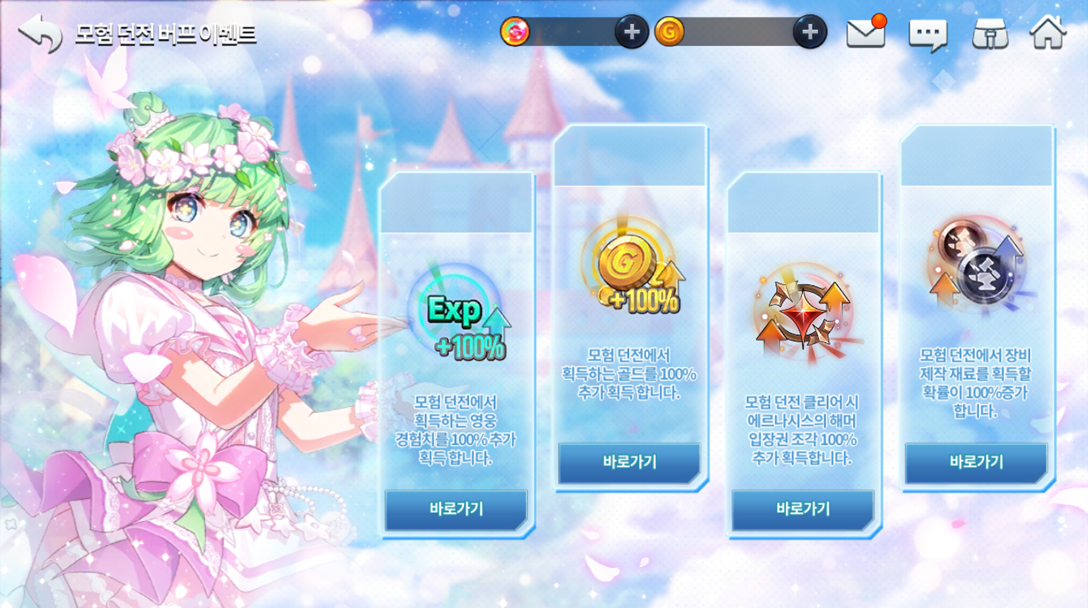Viewport: 1088px width, 608px height.
Task: Click 바로가기 under the Exp +100% buff
Action: (456, 509)
